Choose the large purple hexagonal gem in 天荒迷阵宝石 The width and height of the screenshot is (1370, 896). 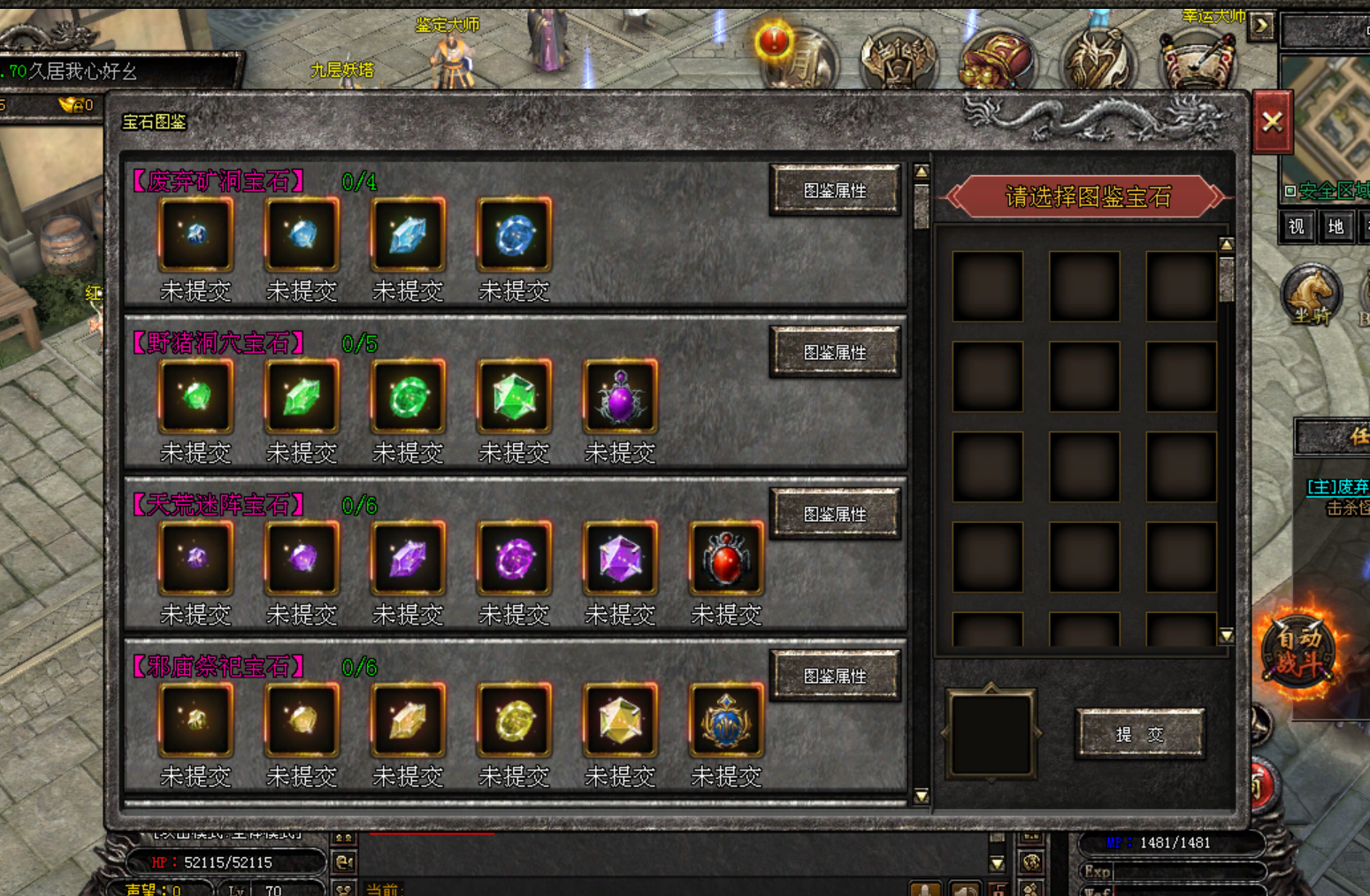point(620,559)
